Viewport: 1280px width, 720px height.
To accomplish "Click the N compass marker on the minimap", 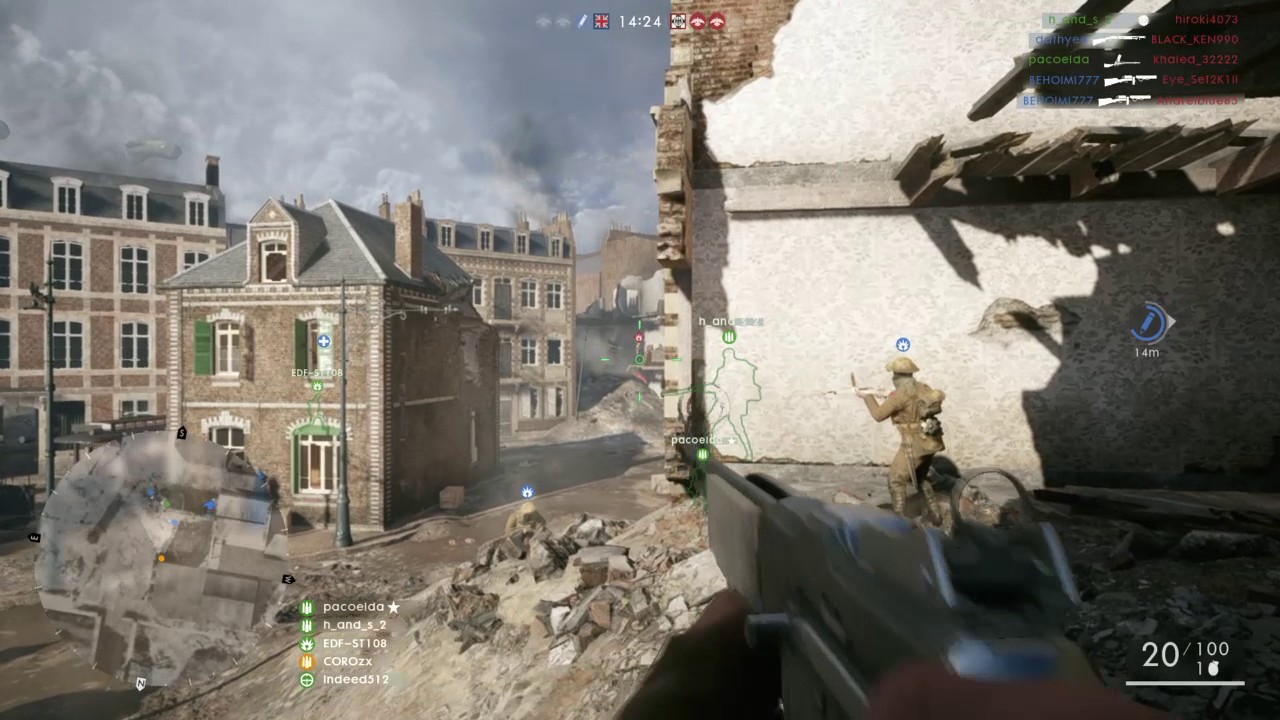I will [141, 683].
